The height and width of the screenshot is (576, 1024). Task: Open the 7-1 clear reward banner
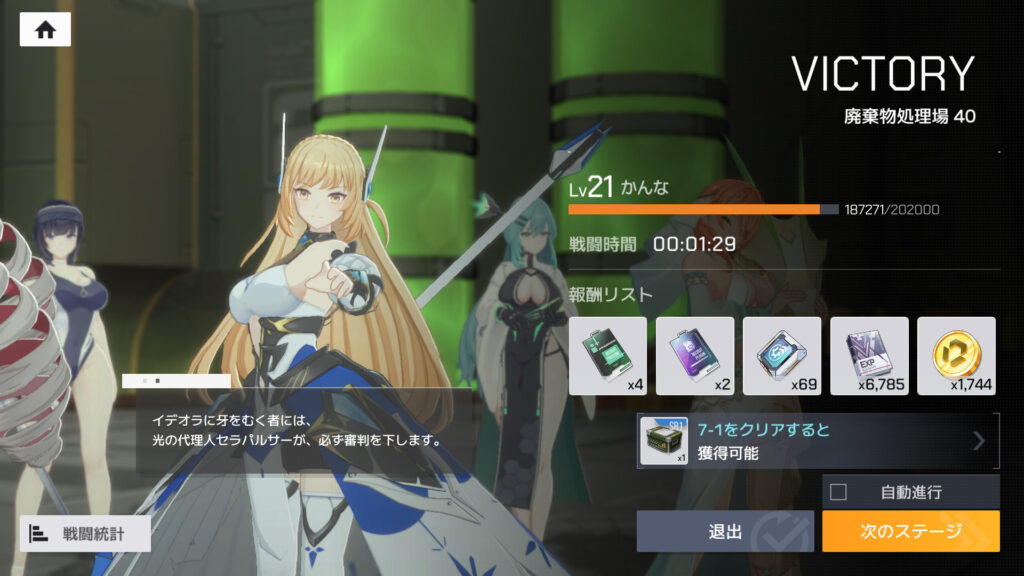click(817, 441)
